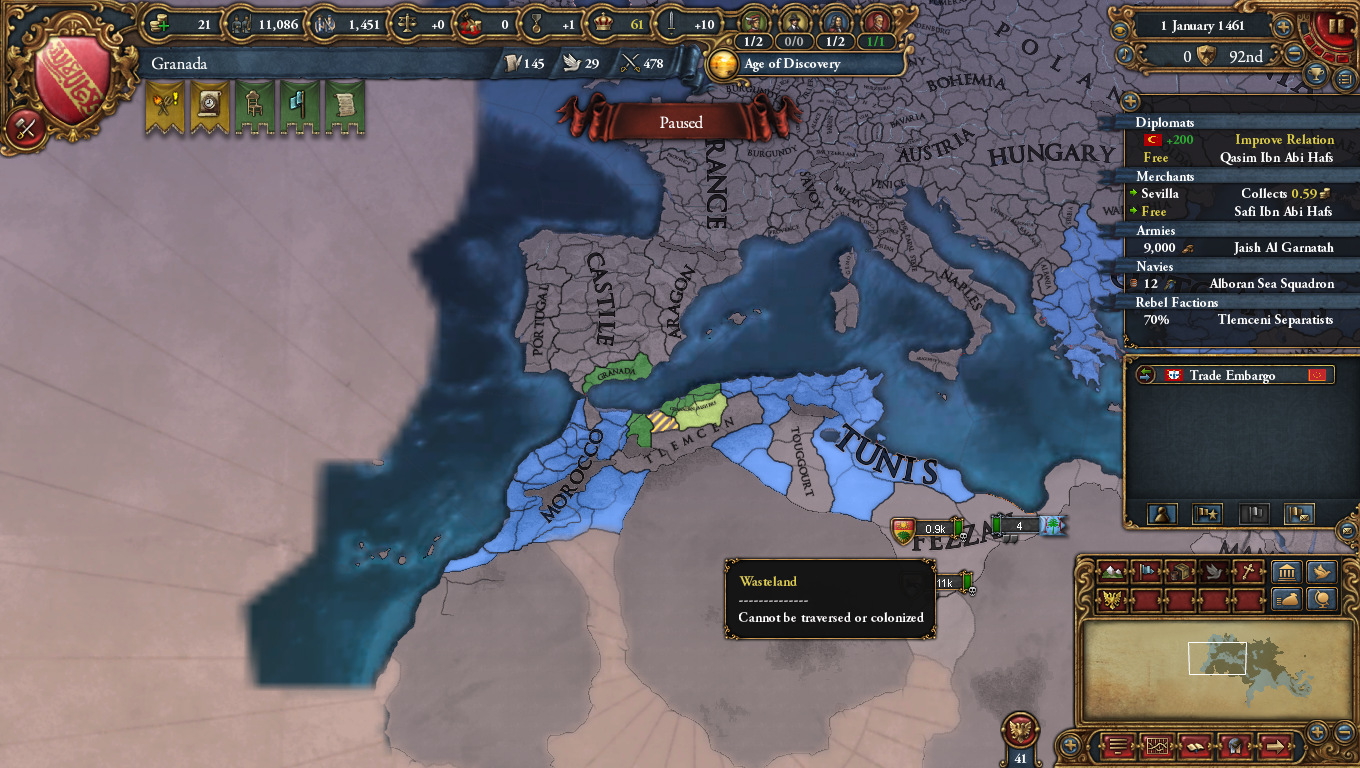Click the golden globe button near the minimap
The image size is (1360, 768).
(x=1322, y=600)
